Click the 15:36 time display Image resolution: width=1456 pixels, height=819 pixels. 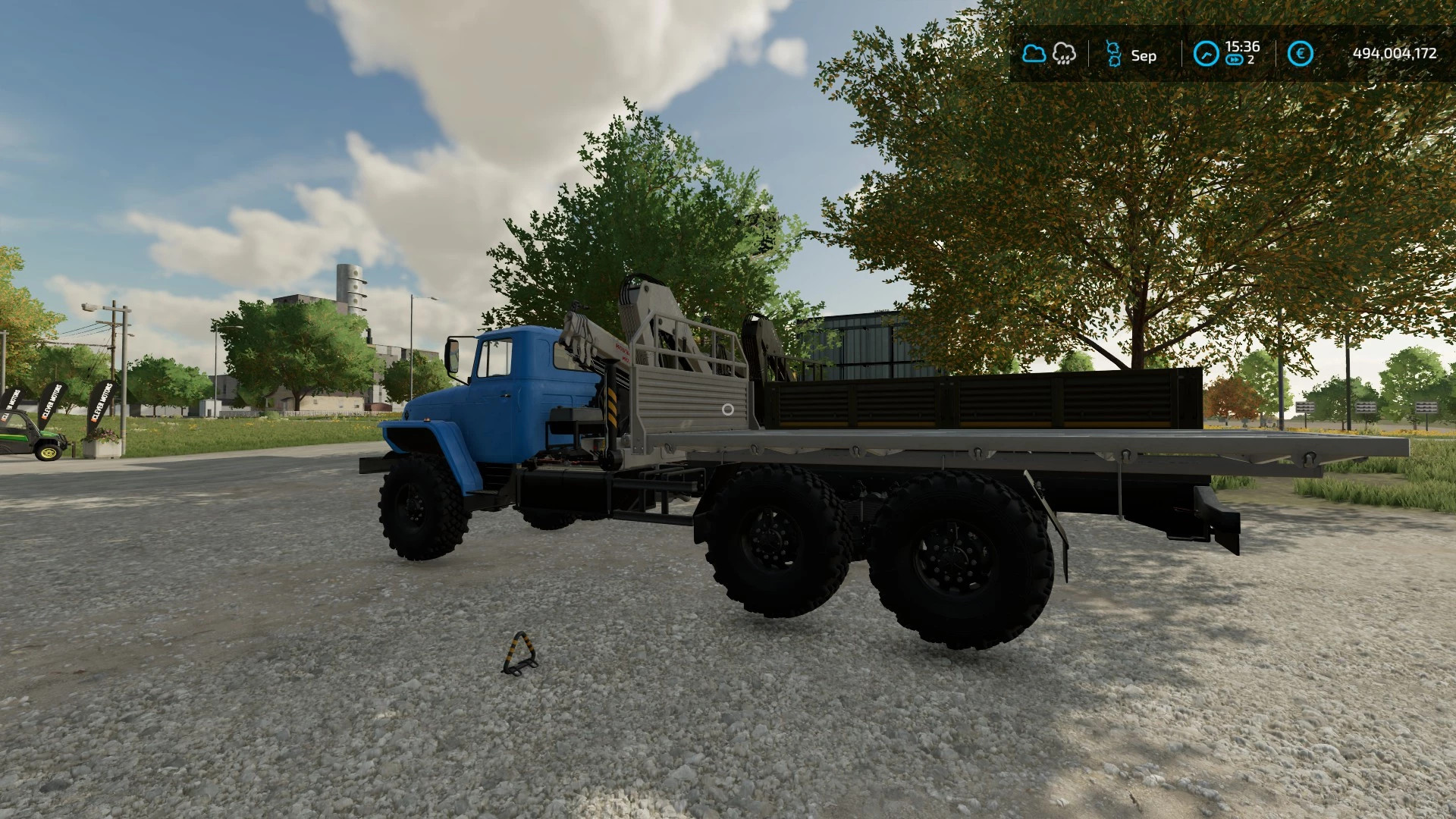[x=1241, y=49]
